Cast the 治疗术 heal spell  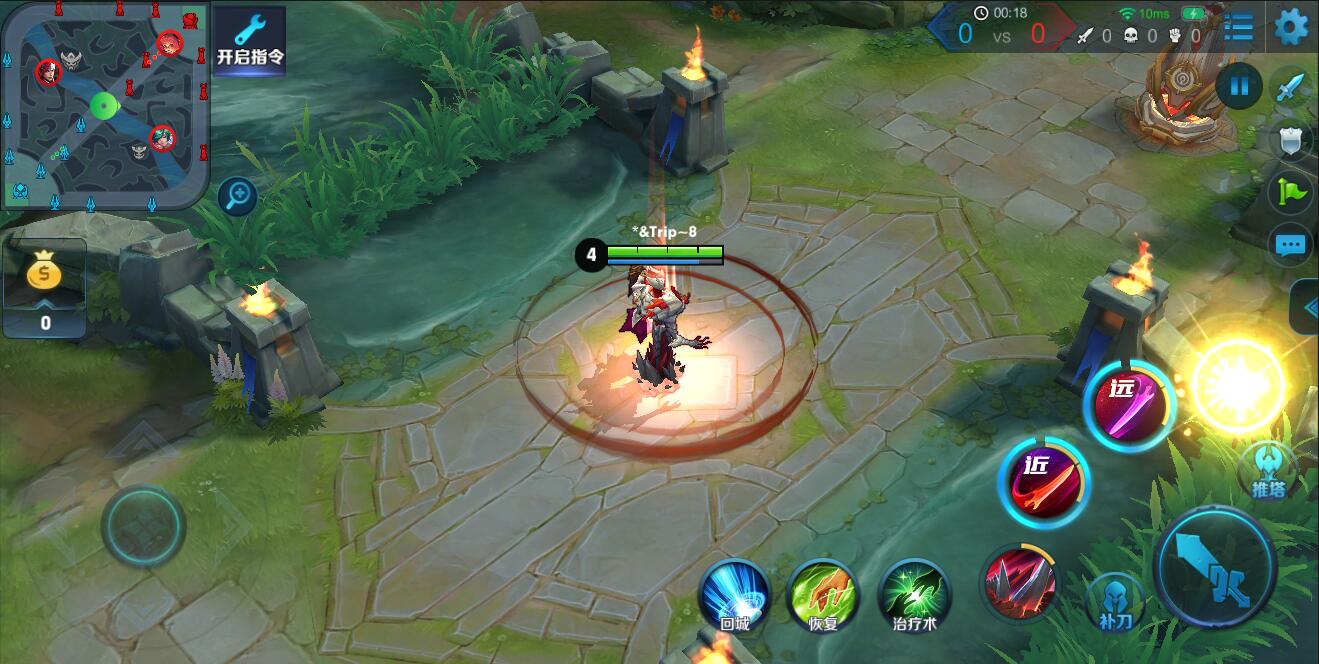(x=914, y=595)
